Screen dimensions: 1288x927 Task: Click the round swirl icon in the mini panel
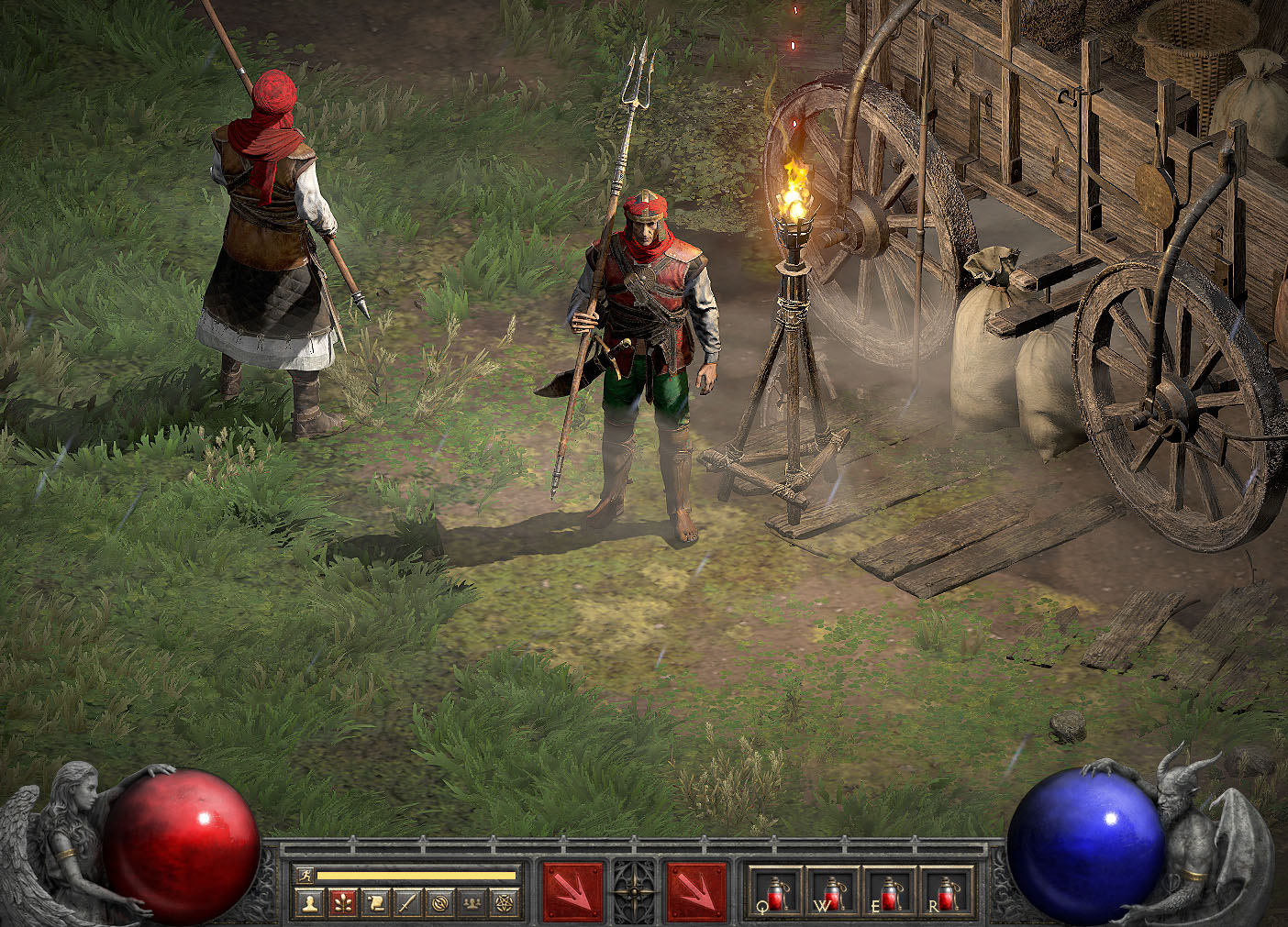(440, 903)
